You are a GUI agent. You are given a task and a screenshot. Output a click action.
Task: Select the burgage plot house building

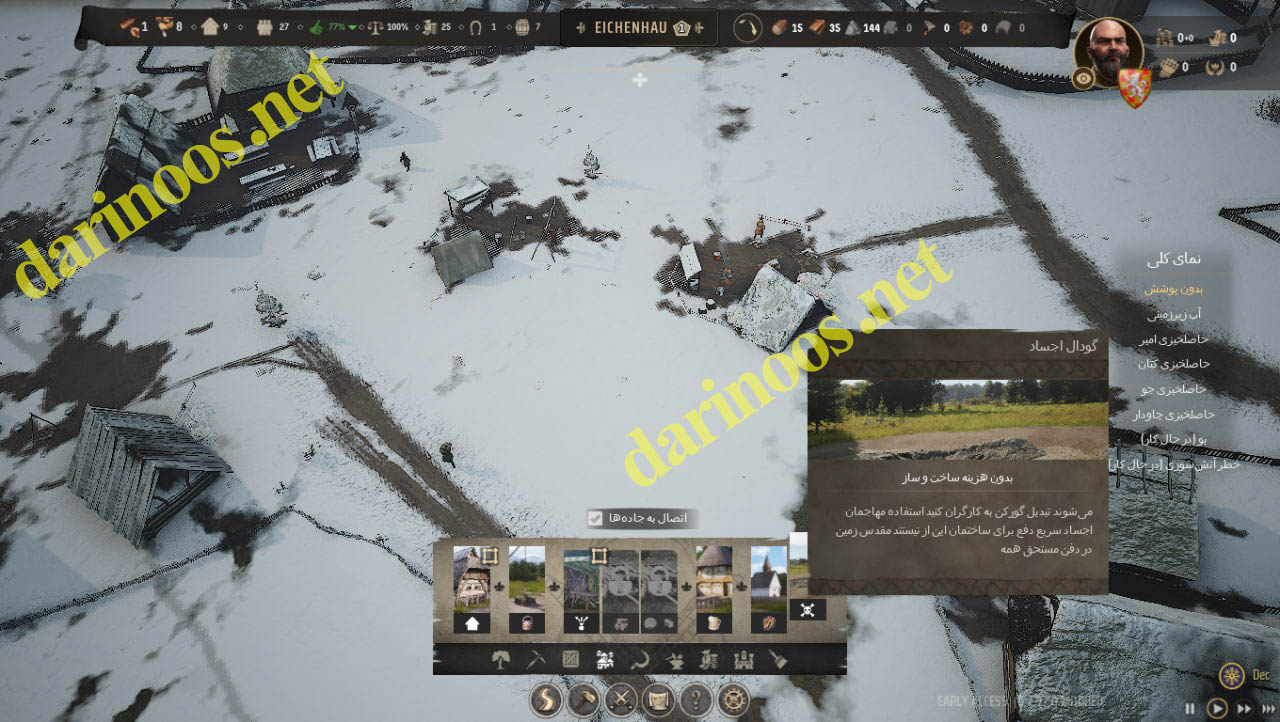click(x=471, y=579)
